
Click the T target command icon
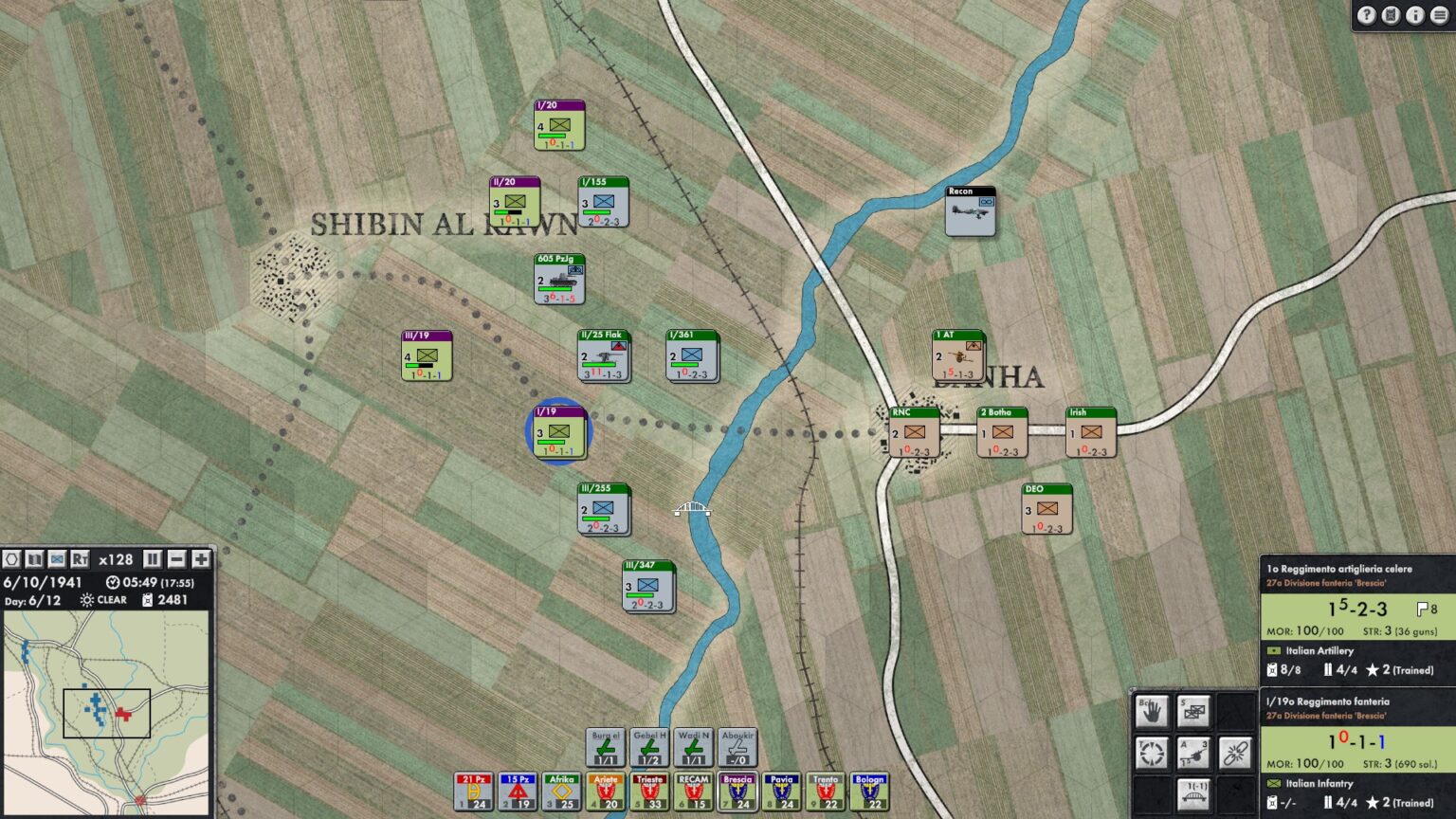pyautogui.click(x=1153, y=752)
